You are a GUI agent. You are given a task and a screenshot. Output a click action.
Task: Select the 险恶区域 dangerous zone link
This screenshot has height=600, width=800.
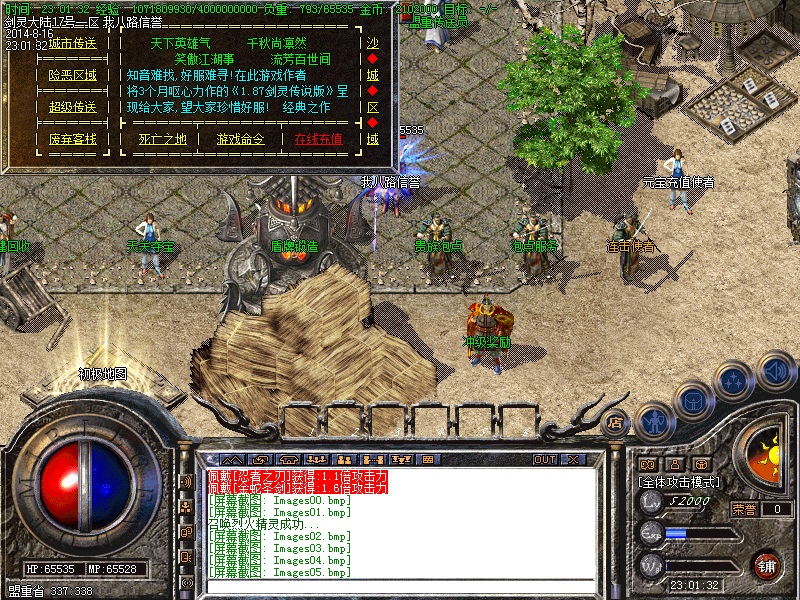(x=73, y=75)
